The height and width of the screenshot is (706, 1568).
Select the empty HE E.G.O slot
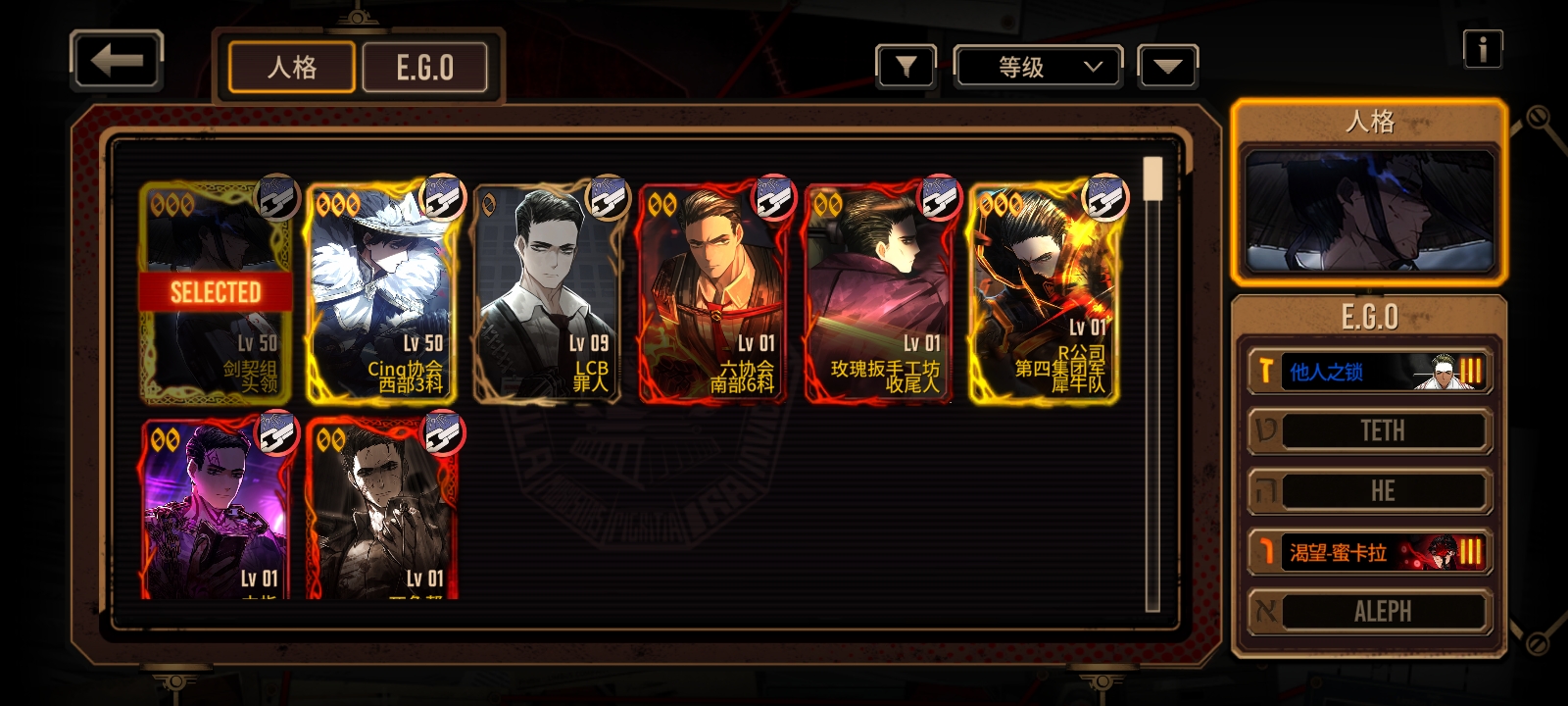[1370, 491]
